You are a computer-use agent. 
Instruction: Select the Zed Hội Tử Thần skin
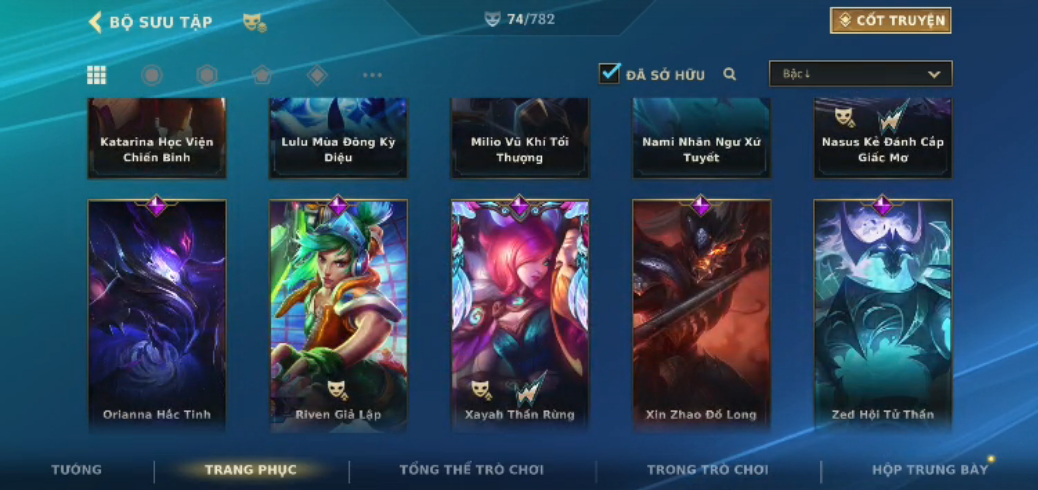[883, 315]
